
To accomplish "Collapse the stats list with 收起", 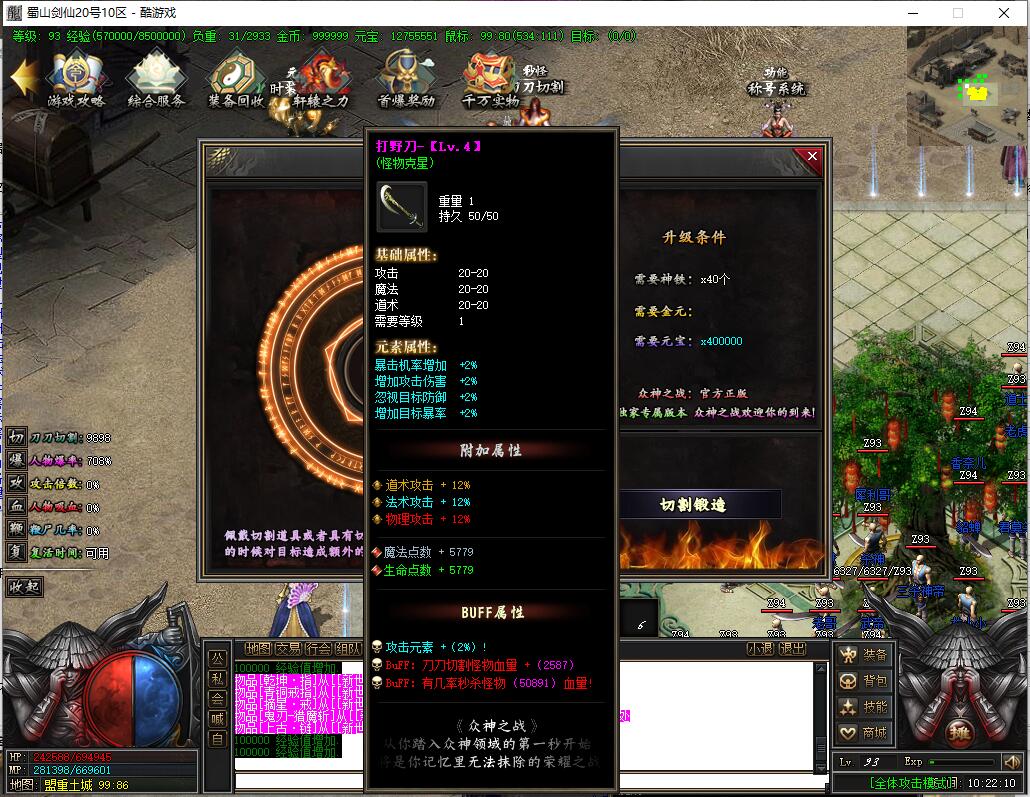I will [x=25, y=586].
